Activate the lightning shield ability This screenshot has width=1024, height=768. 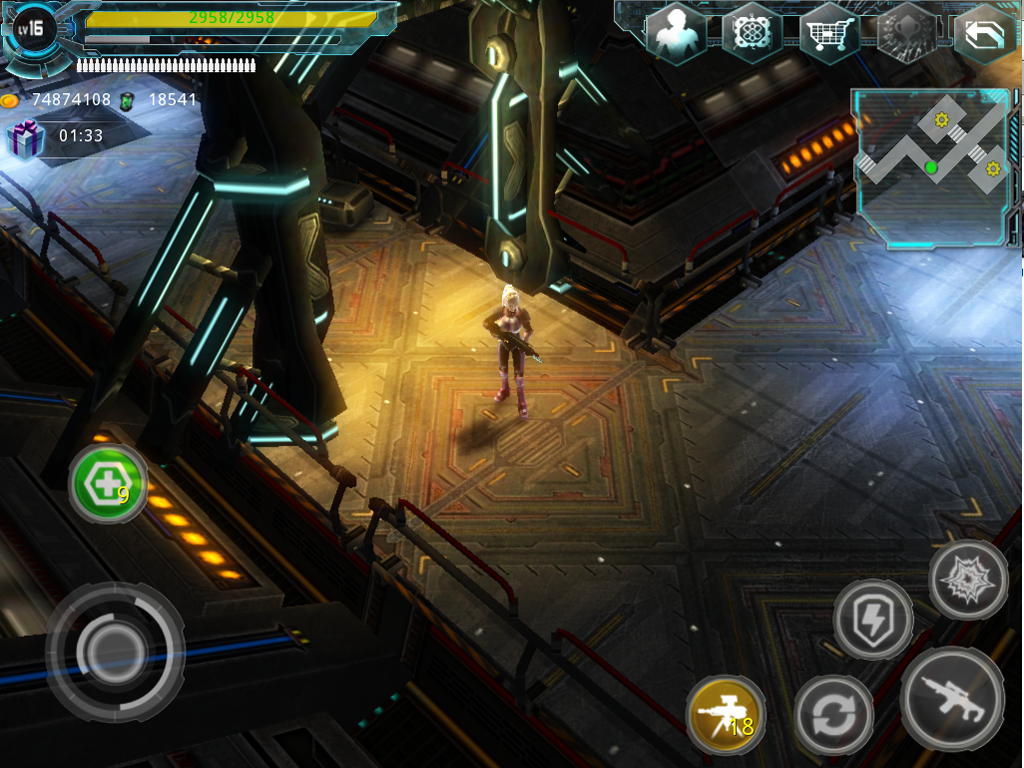point(872,619)
